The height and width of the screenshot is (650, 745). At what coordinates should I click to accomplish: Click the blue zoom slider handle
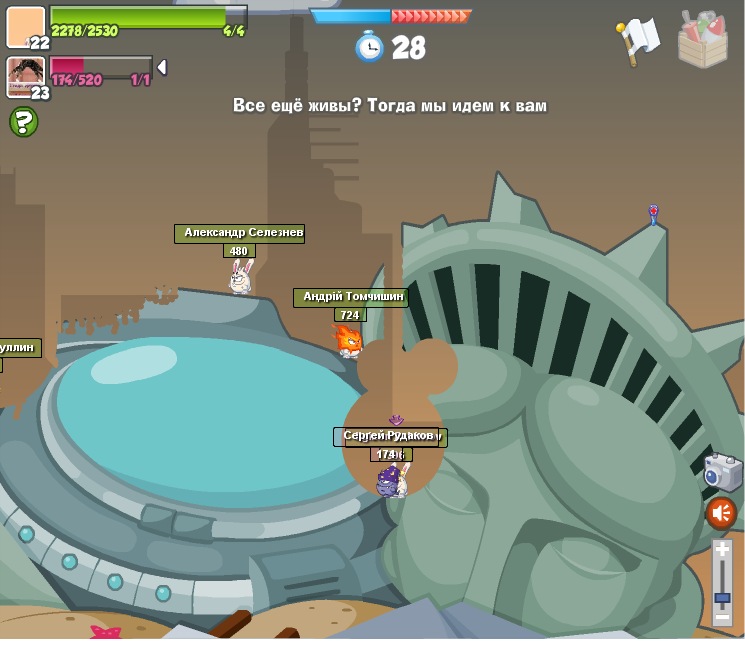point(722,597)
